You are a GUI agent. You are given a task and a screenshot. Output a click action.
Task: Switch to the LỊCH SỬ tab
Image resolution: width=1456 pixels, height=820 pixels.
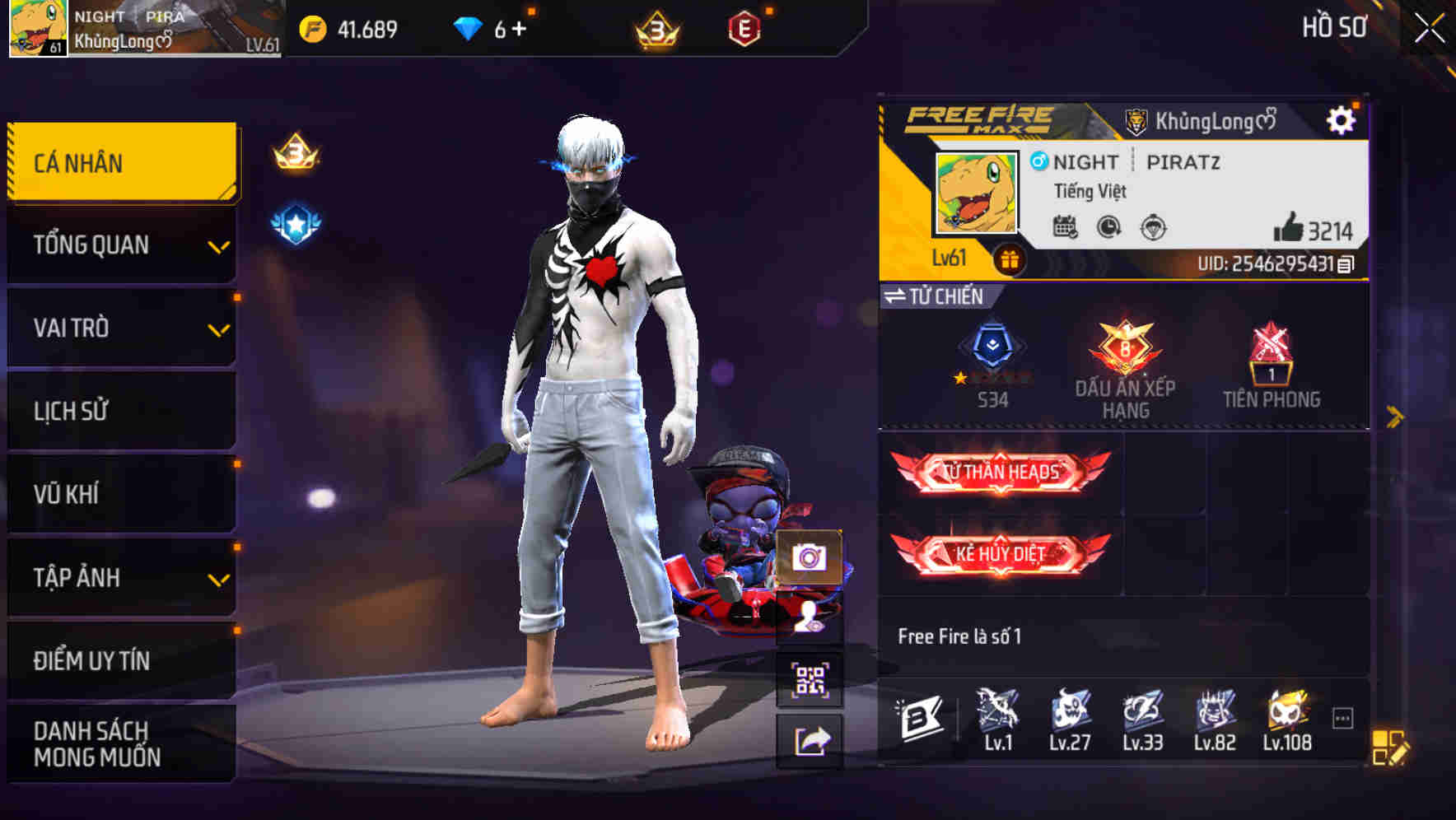[x=120, y=411]
